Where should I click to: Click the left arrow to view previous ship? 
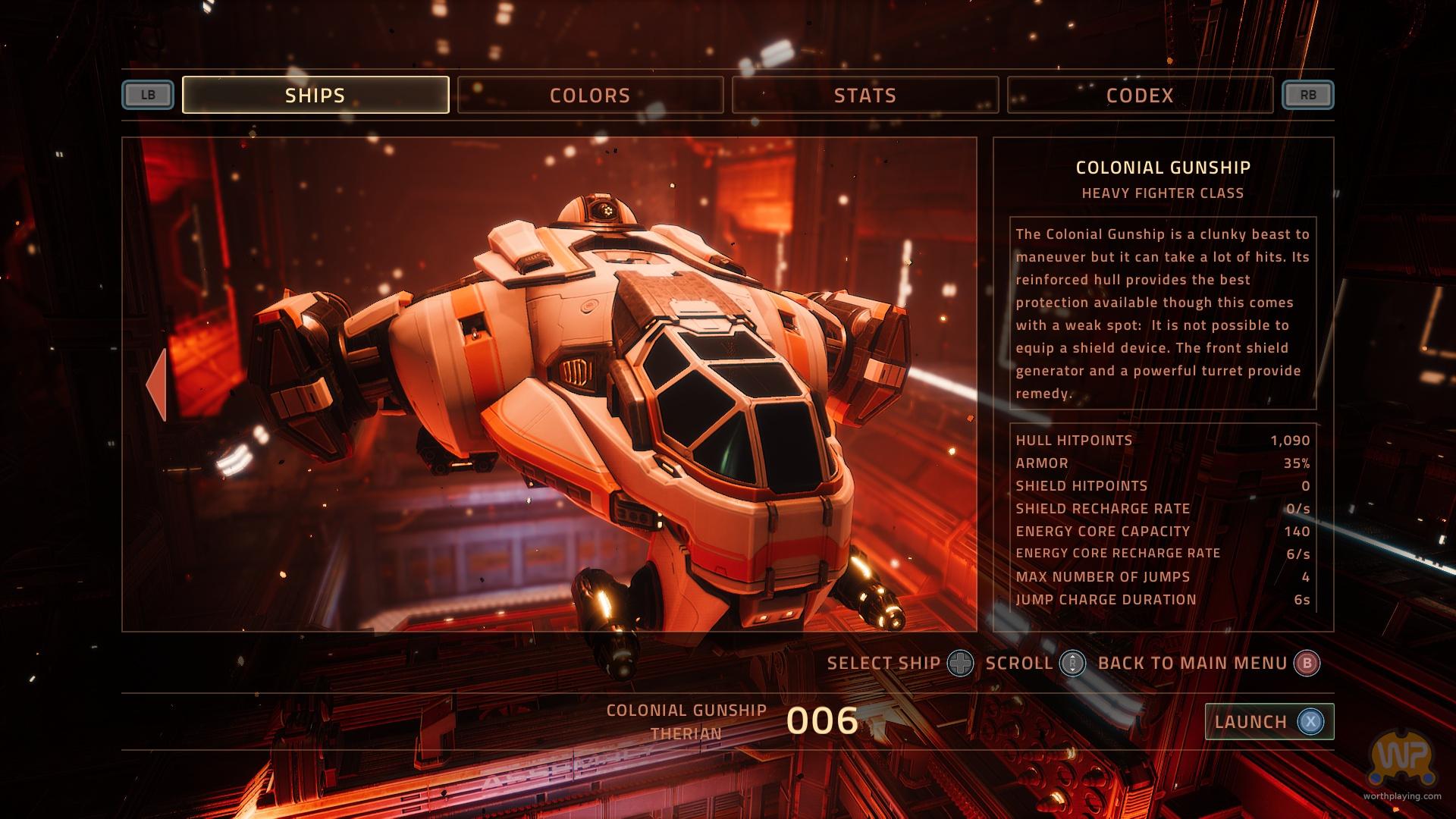156,384
